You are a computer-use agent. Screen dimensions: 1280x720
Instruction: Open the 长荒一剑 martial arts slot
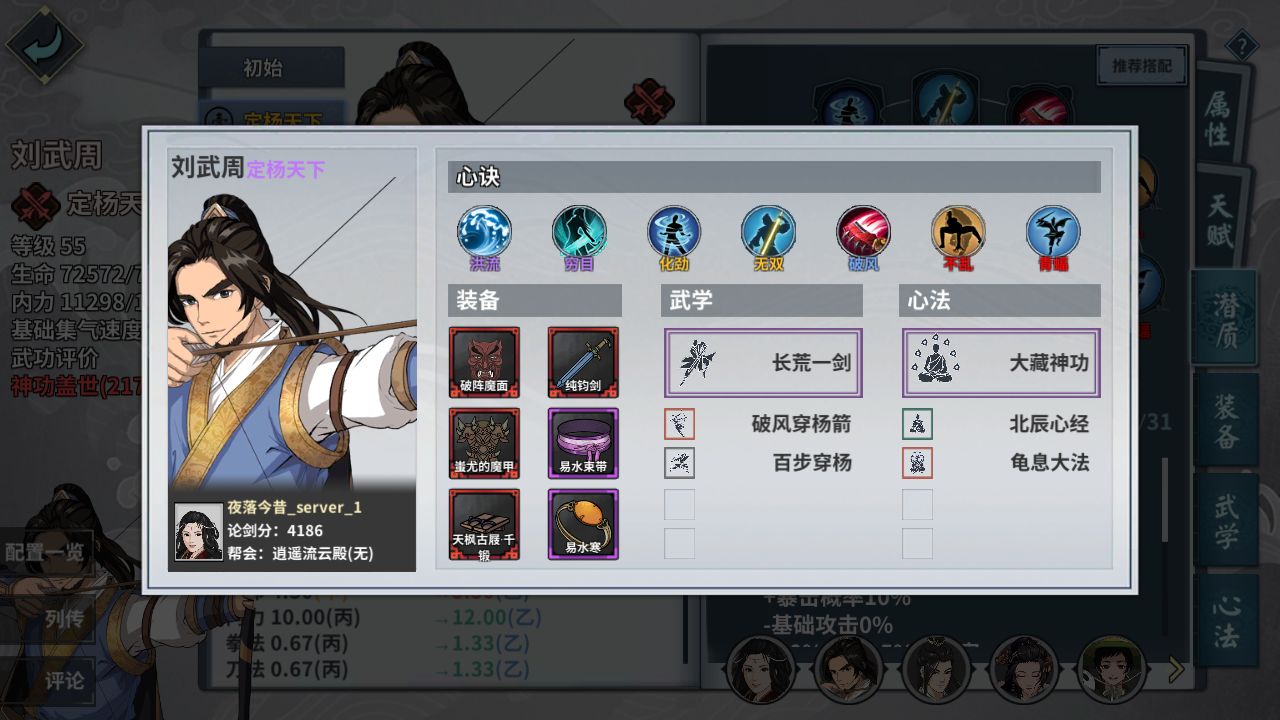click(x=762, y=363)
